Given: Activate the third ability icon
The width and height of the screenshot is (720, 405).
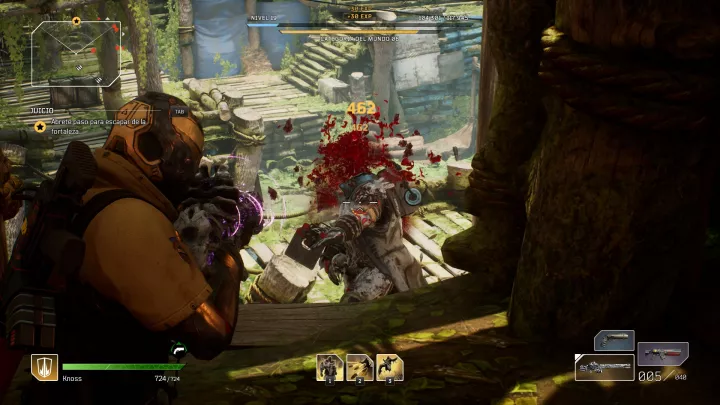Looking at the screenshot, I should pyautogui.click(x=390, y=368).
